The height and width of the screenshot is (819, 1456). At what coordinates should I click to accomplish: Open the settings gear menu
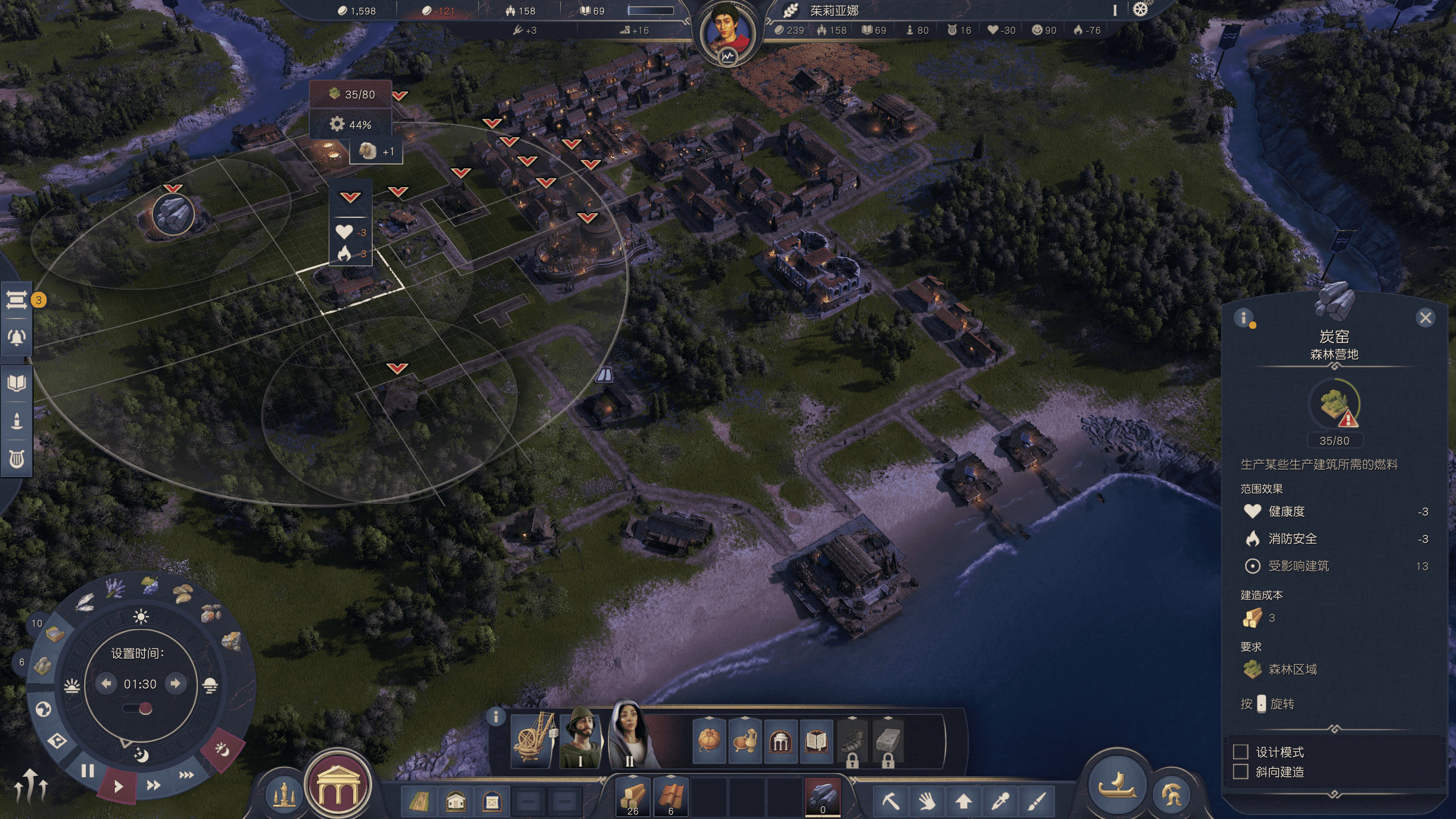1140,10
